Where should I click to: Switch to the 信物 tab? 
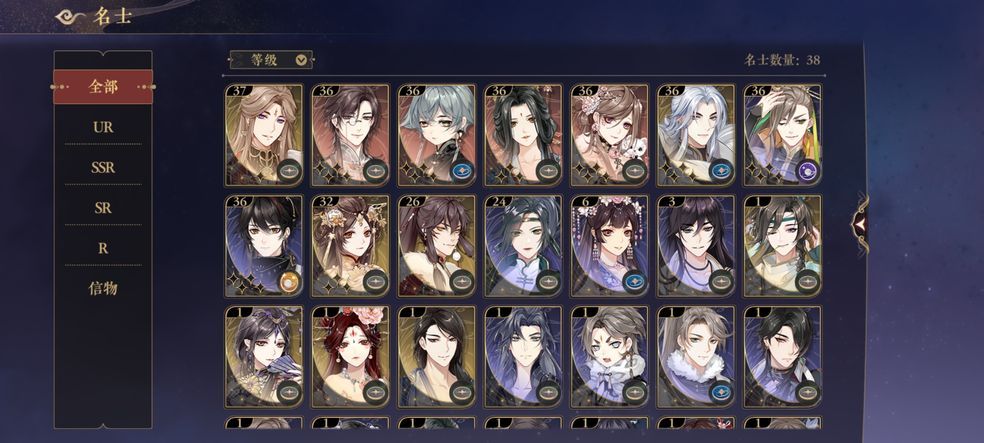[x=103, y=288]
